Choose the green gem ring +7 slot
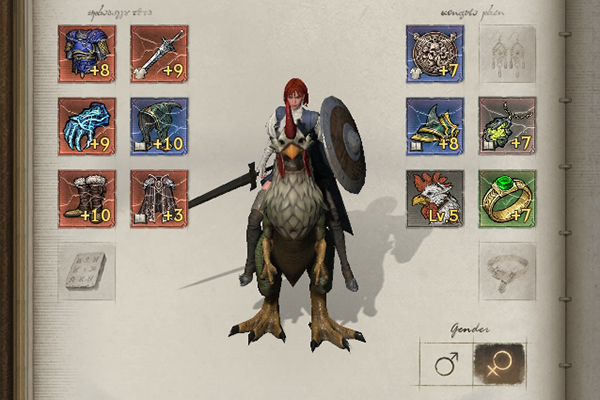Image resolution: width=600 pixels, height=400 pixels. pos(507,199)
